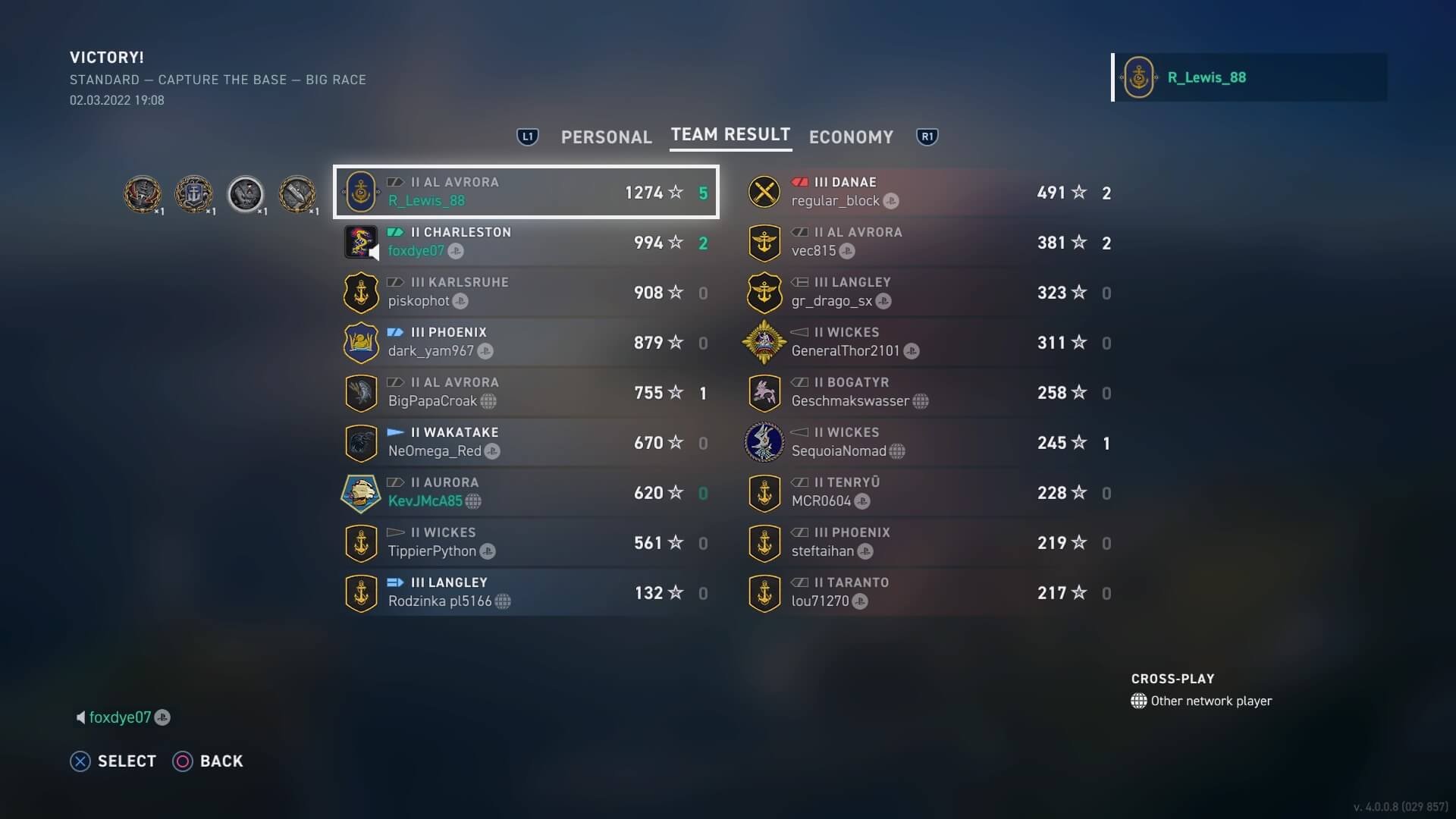
Task: Click regular_block's crossed-swords clan emblem
Action: 765,192
